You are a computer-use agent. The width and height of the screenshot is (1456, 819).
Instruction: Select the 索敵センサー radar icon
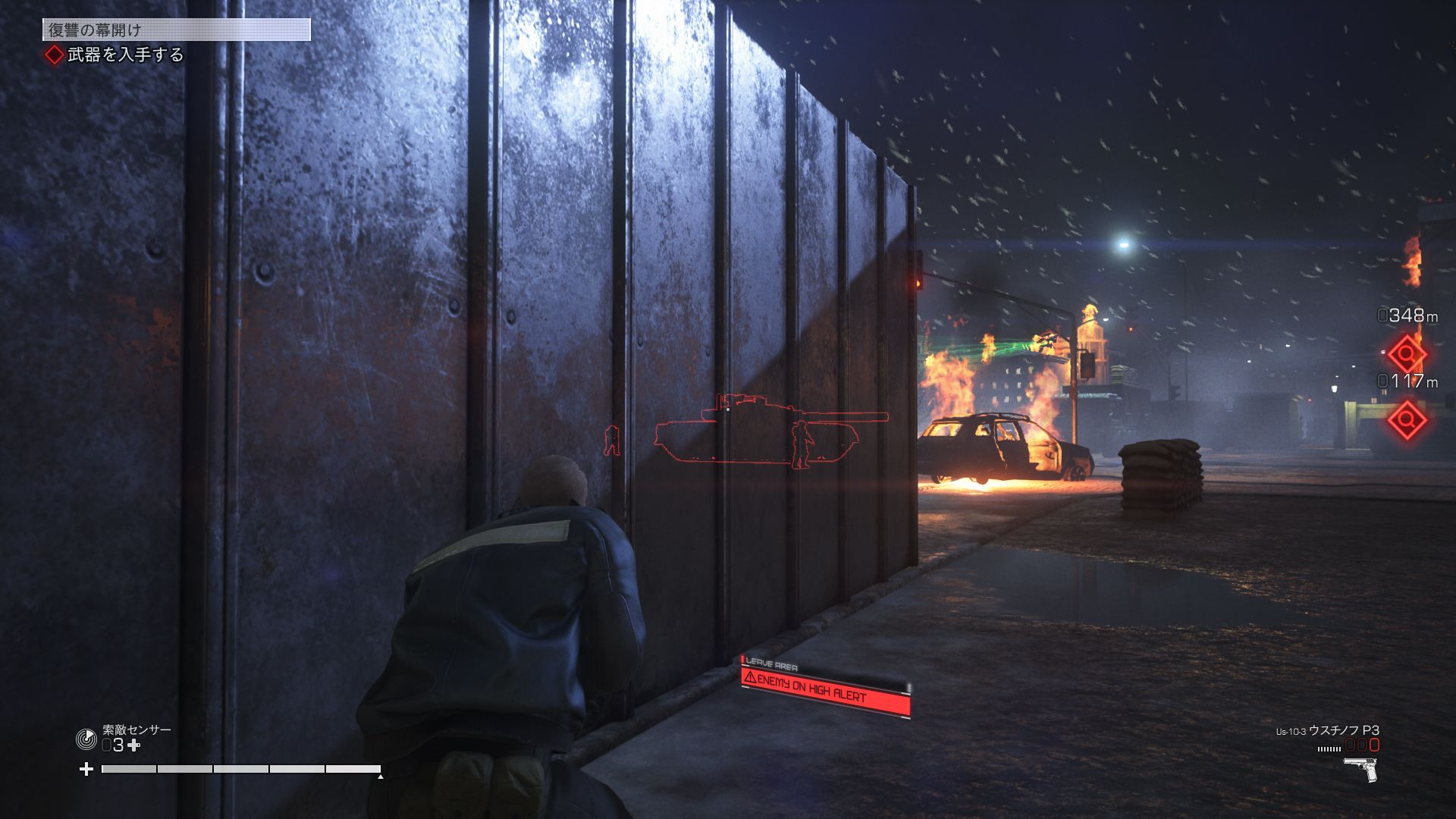coord(87,739)
